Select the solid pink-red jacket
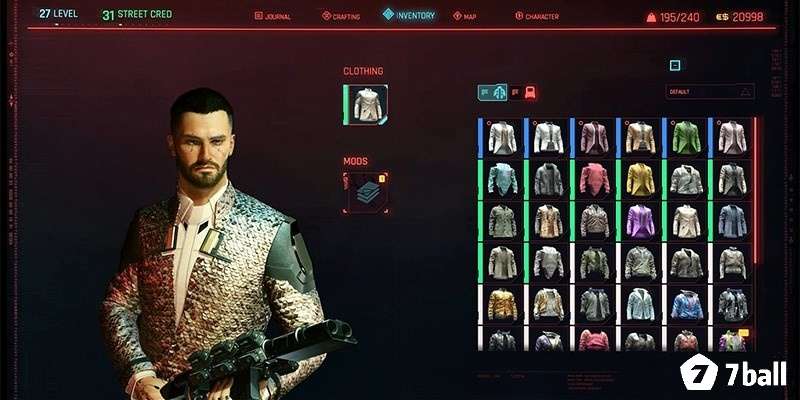This screenshot has height=400, width=800. (x=594, y=179)
